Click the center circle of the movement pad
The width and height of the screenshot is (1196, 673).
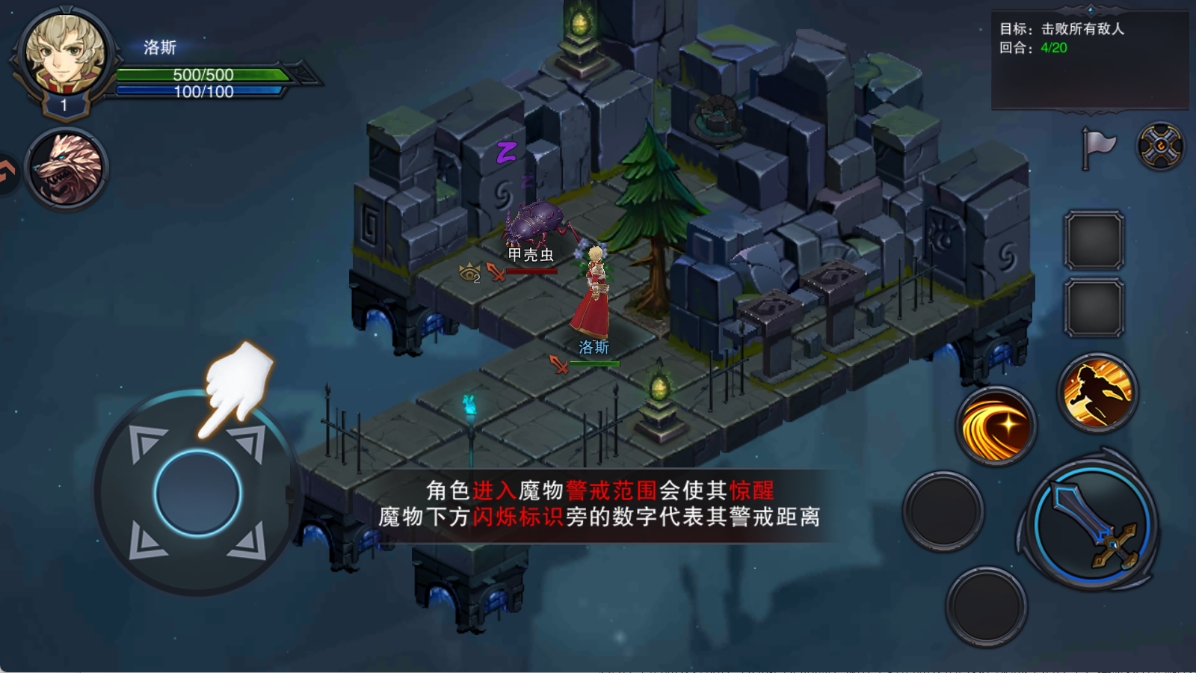pos(198,492)
